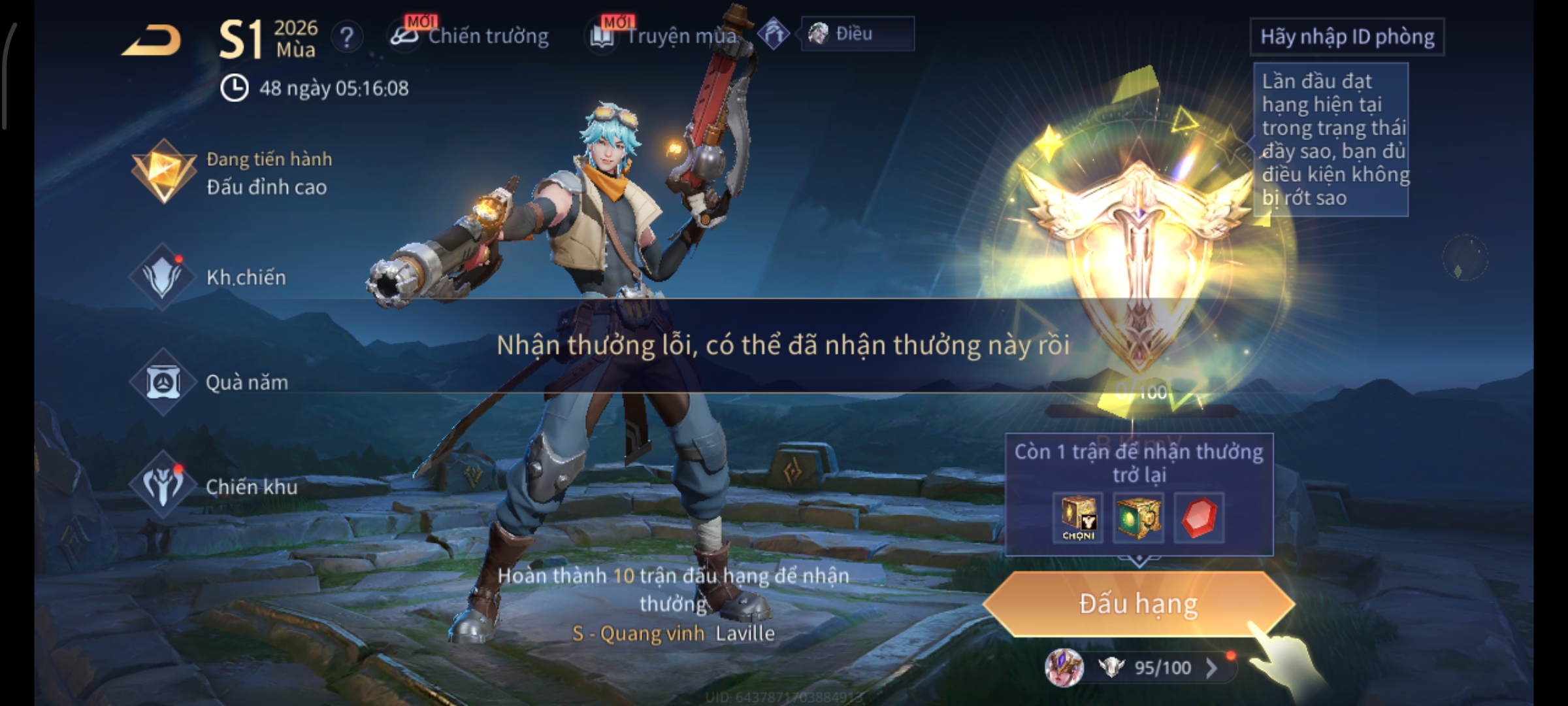Open the season help question mark
Viewport: 1568px width, 706px height.
(347, 37)
